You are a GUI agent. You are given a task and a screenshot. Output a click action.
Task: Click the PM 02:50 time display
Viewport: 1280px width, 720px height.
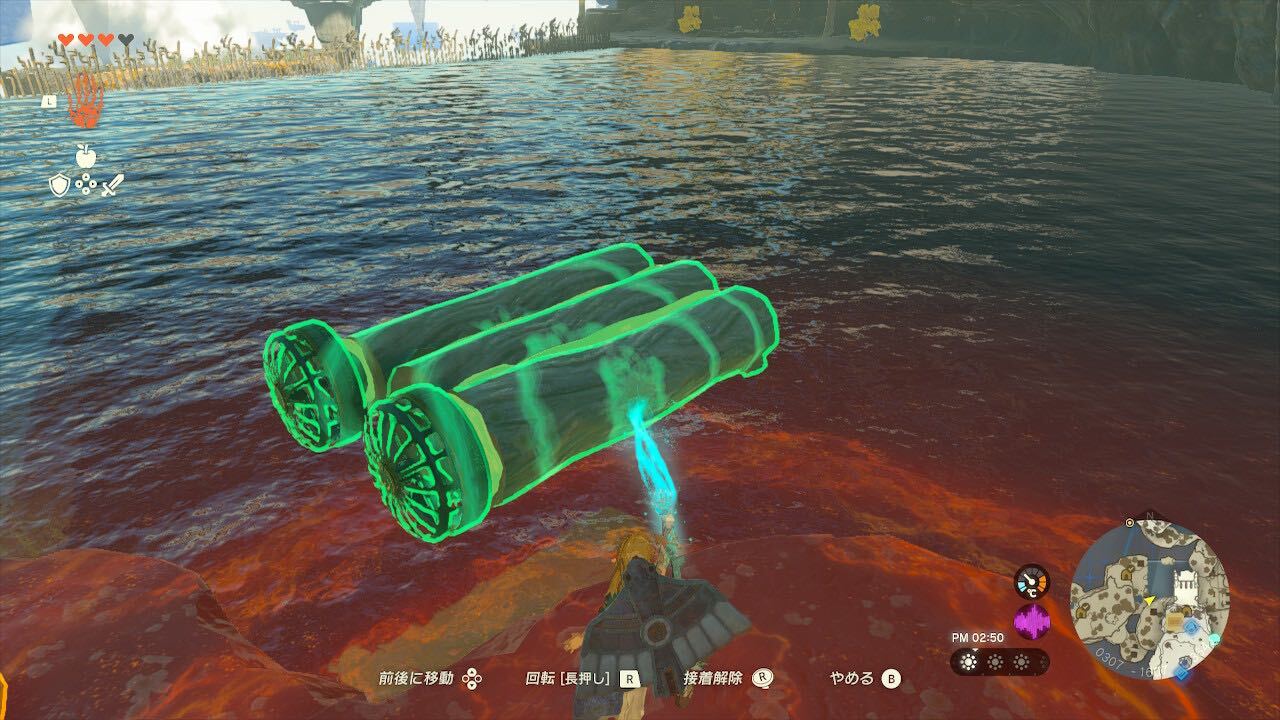tap(978, 636)
